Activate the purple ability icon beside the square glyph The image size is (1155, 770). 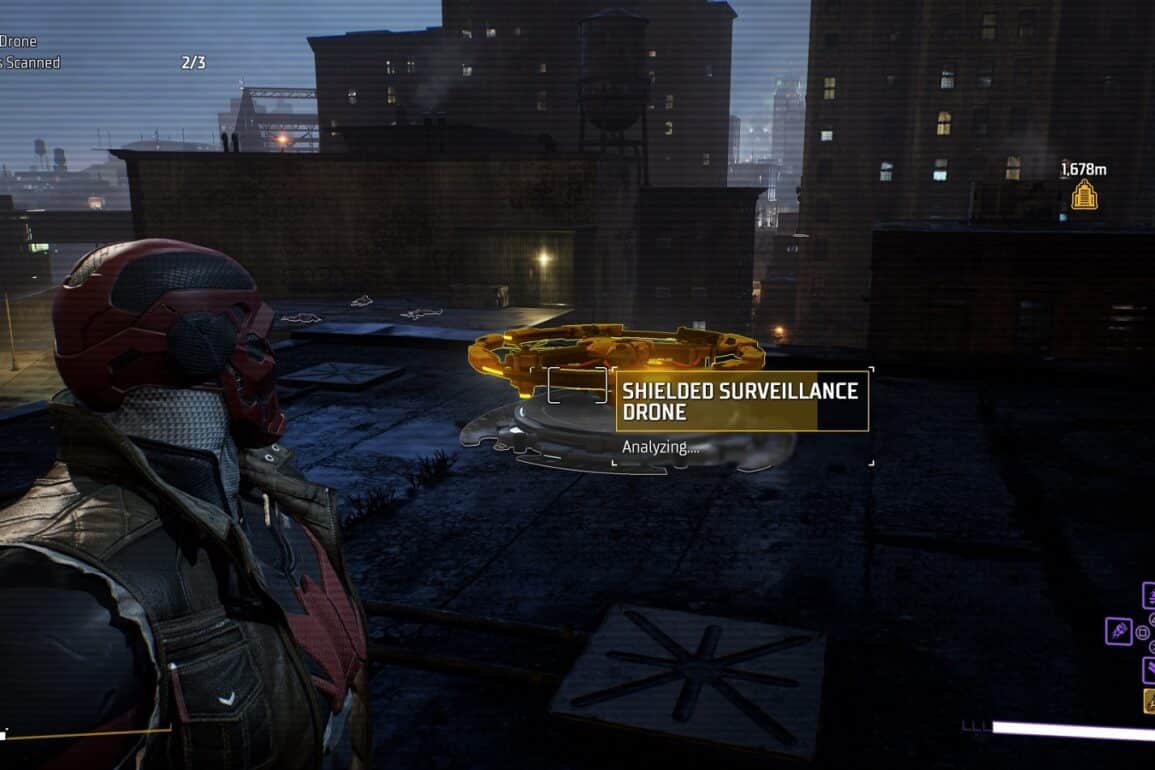1118,632
